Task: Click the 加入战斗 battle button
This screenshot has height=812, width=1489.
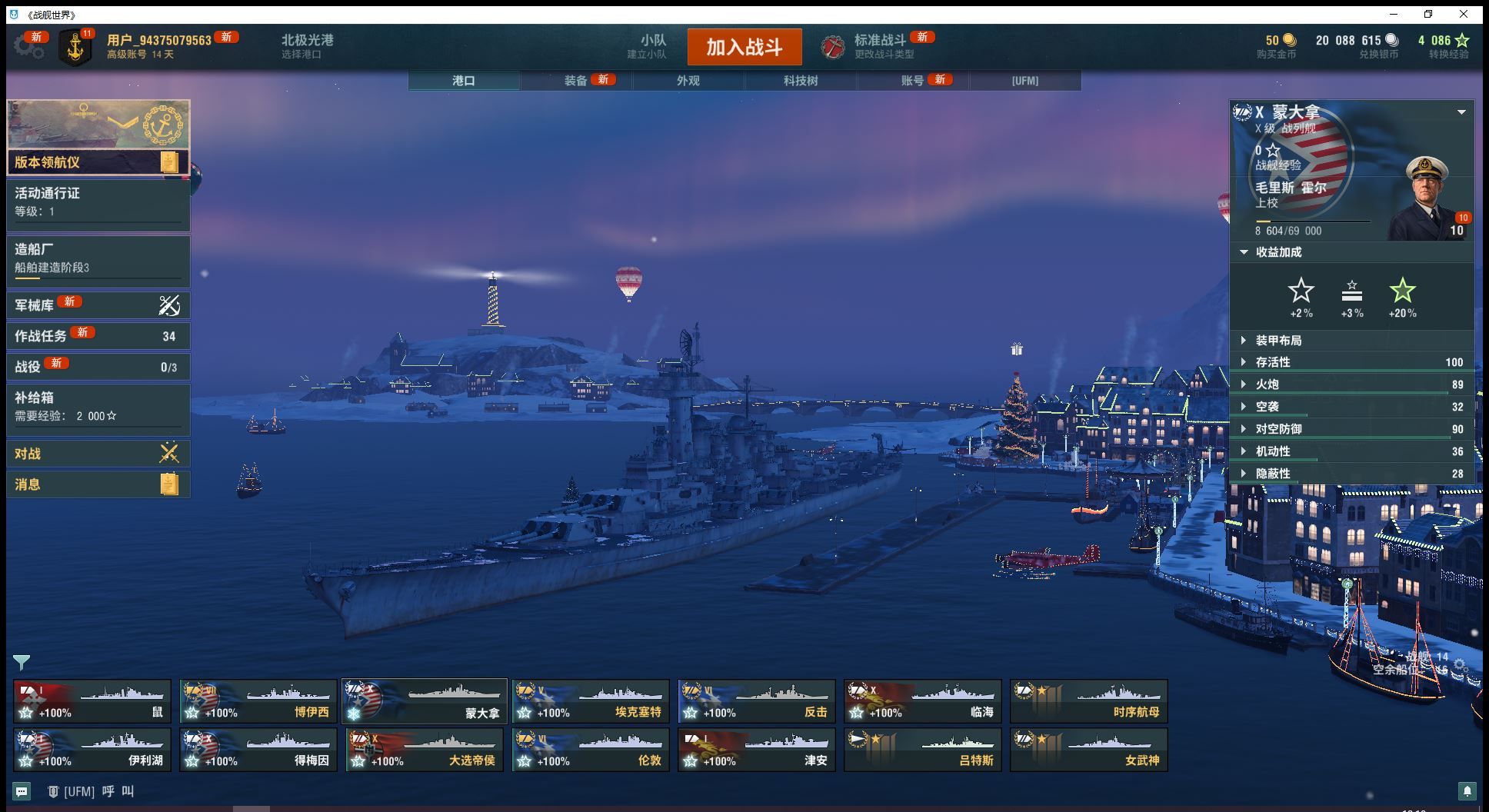Action: tap(744, 47)
